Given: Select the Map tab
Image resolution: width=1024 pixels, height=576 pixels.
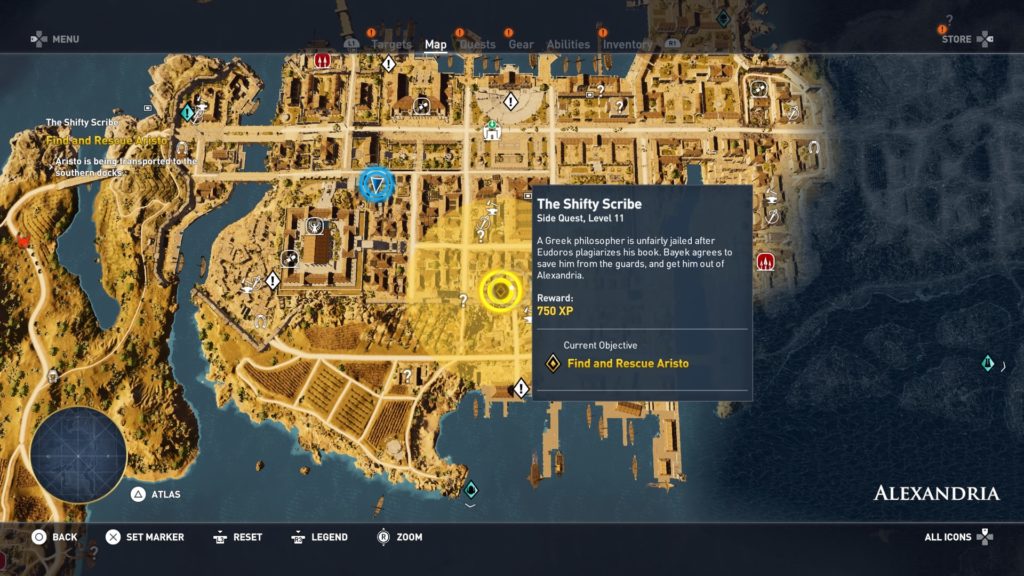Looking at the screenshot, I should tap(436, 44).
